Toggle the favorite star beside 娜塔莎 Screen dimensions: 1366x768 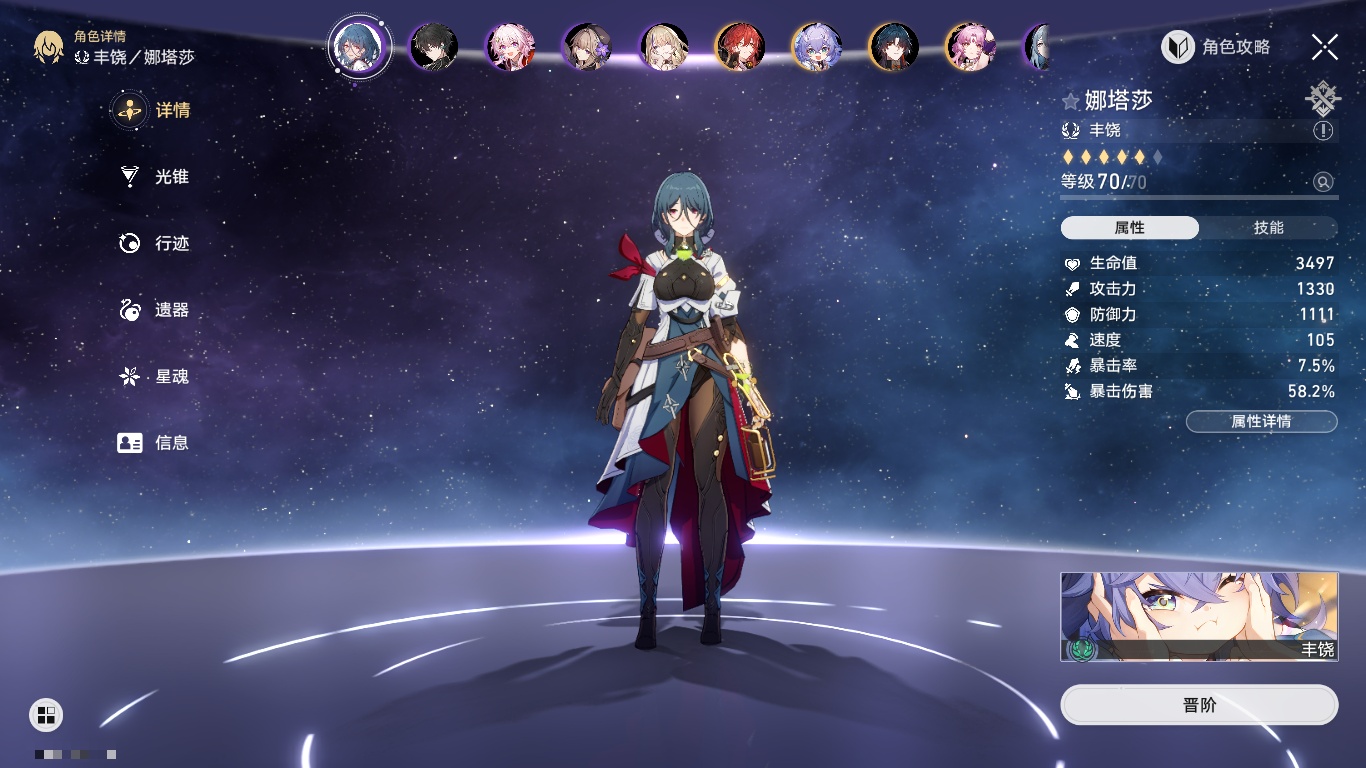coord(1071,101)
